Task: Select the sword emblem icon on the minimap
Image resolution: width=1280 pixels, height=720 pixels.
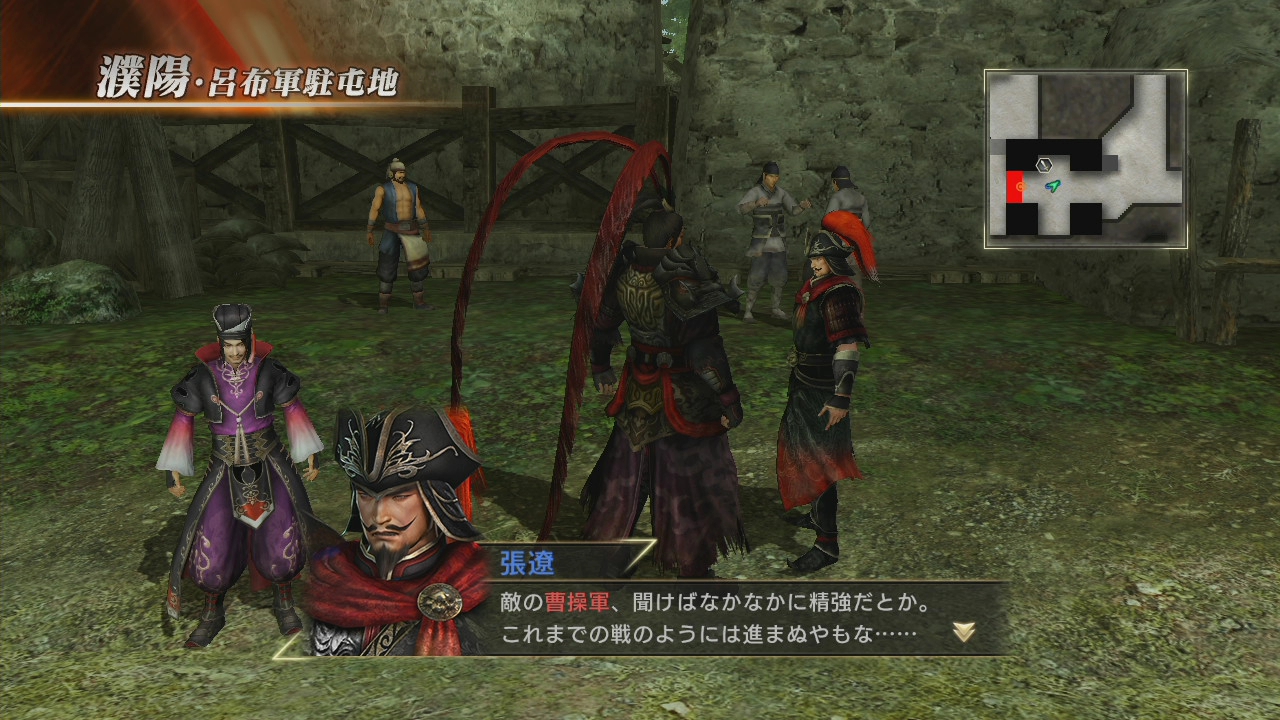Action: (1044, 164)
